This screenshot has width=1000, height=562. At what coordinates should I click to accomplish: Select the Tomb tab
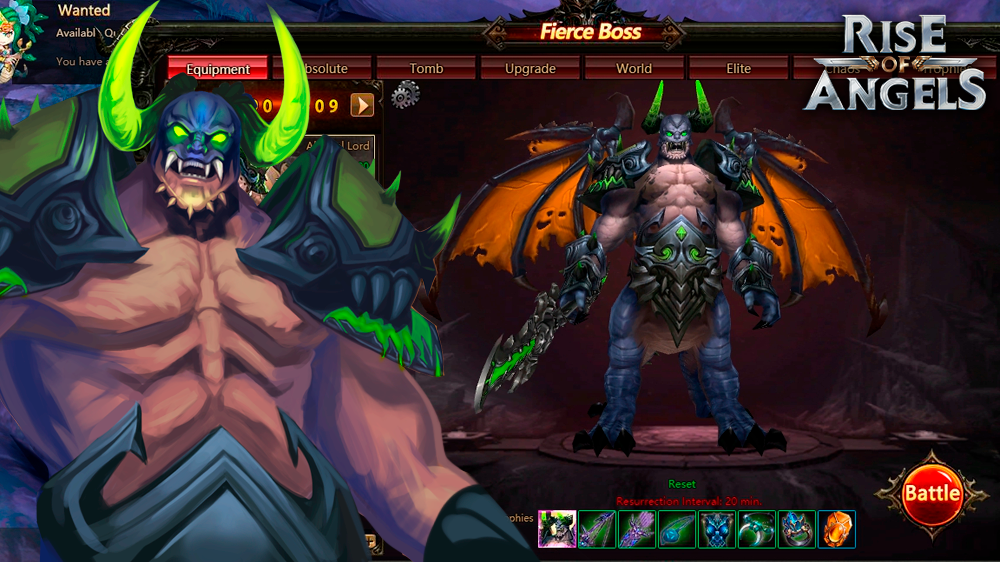point(426,69)
